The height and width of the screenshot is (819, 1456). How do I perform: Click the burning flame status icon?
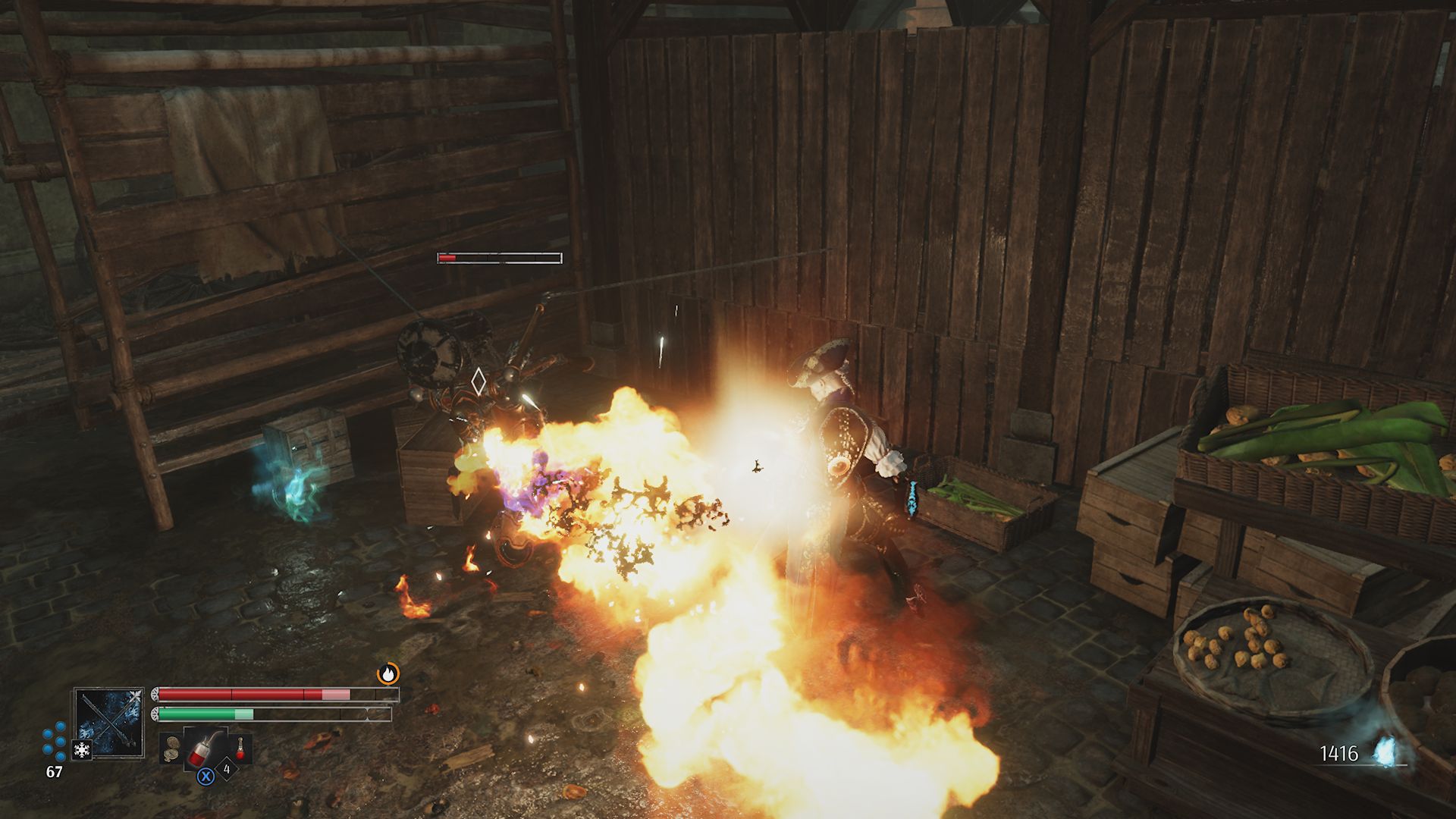click(x=388, y=673)
